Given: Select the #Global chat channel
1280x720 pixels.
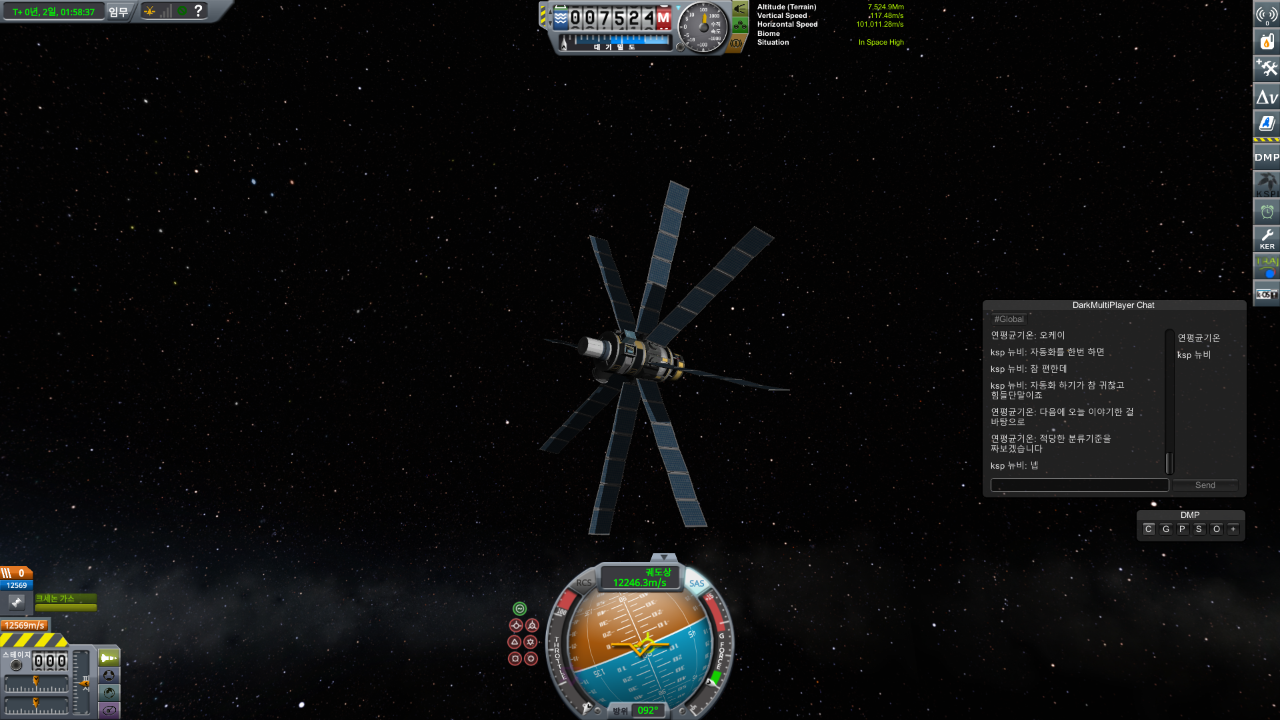Looking at the screenshot, I should (x=1009, y=319).
